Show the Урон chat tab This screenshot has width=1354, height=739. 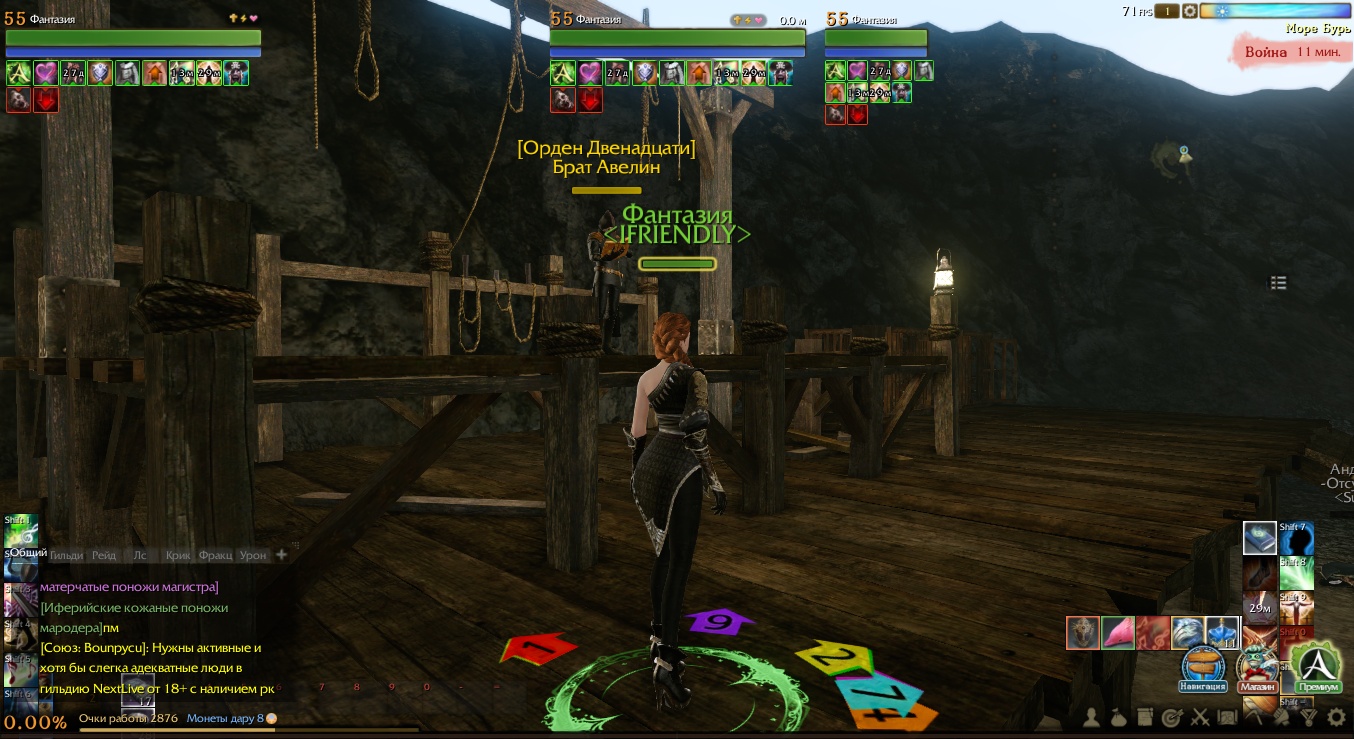coord(253,555)
